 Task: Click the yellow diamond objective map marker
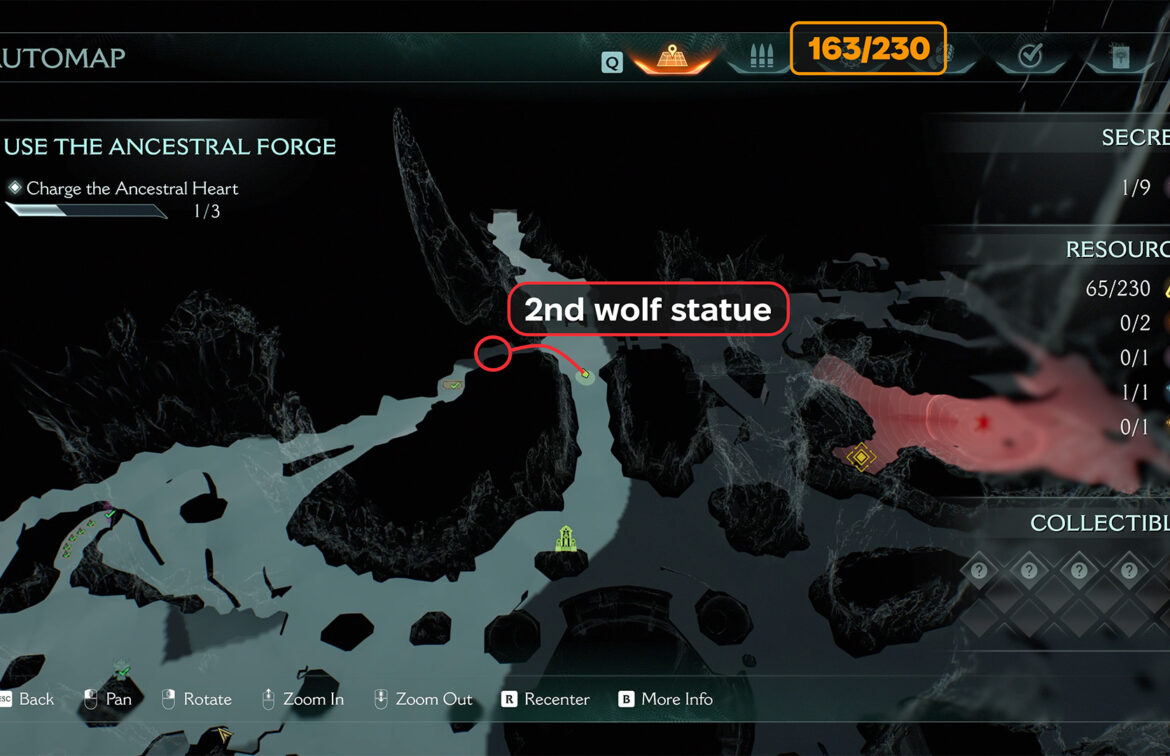[x=861, y=457]
